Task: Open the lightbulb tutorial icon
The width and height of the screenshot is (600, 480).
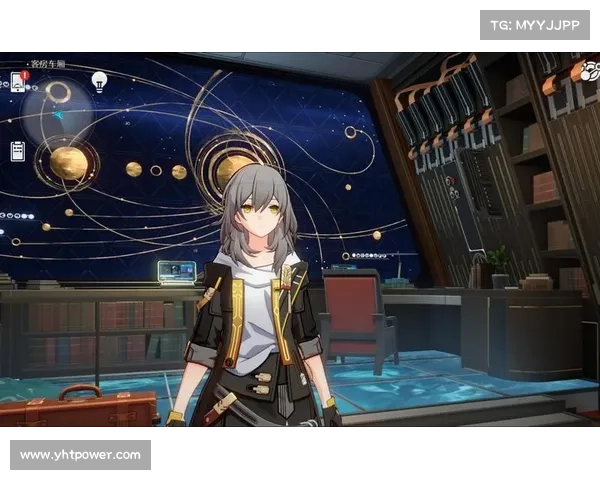Action: tap(99, 81)
